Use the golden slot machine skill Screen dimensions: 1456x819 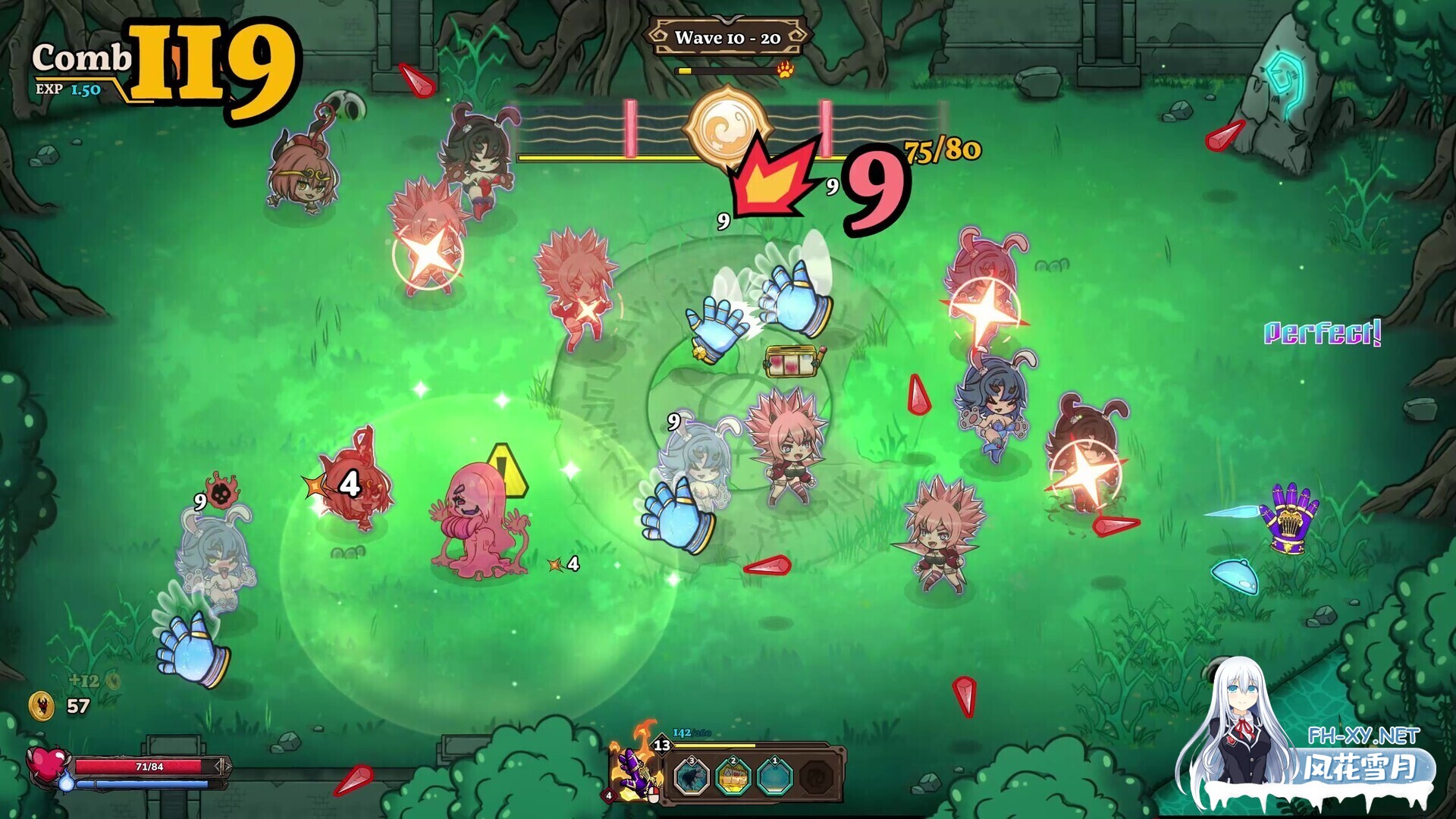[733, 776]
